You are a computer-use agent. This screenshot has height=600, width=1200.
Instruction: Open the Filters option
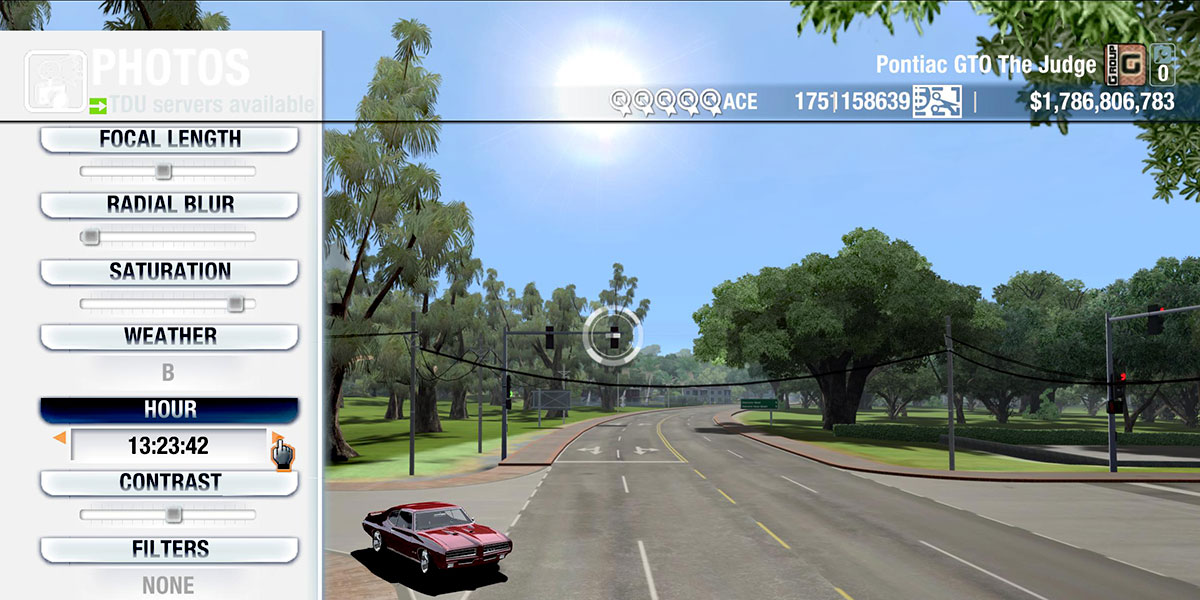pos(169,549)
